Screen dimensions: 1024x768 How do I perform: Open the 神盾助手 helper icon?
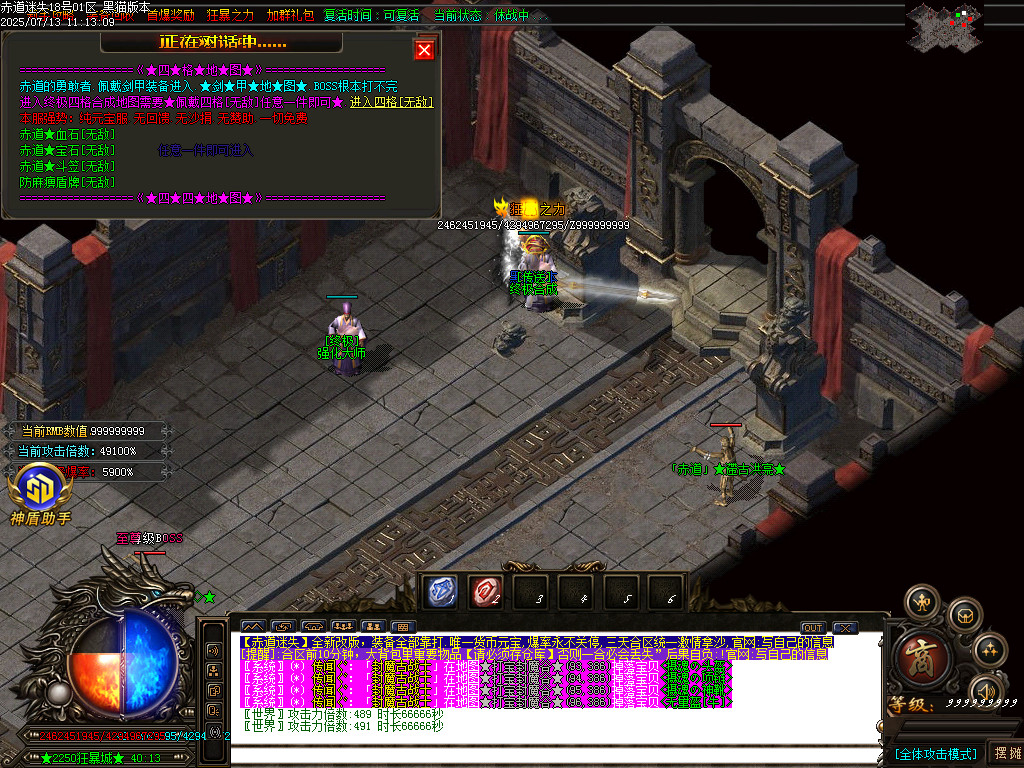coord(40,493)
